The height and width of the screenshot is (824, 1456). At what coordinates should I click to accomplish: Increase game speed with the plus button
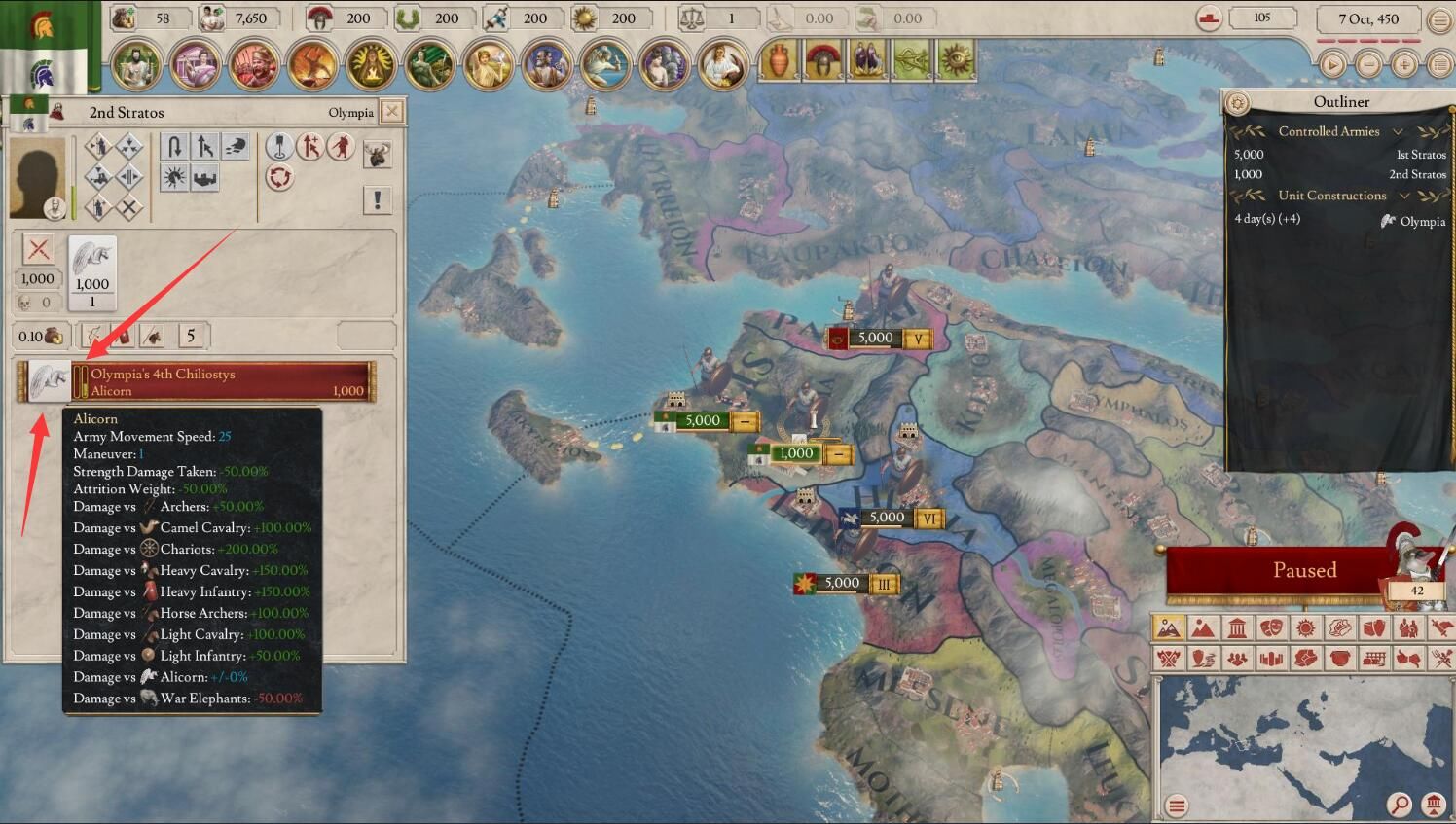click(1404, 65)
